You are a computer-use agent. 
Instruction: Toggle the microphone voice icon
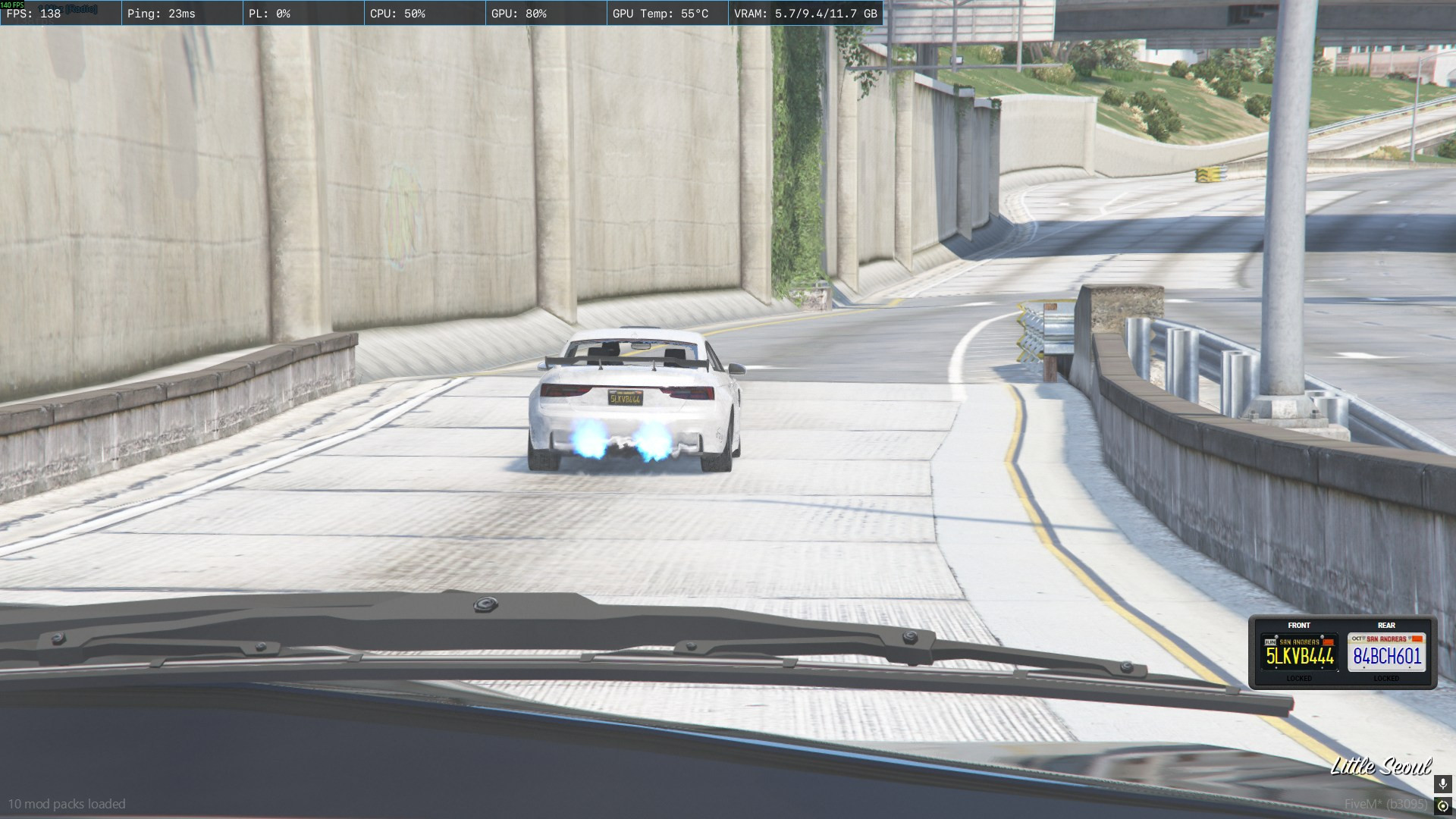click(1443, 784)
